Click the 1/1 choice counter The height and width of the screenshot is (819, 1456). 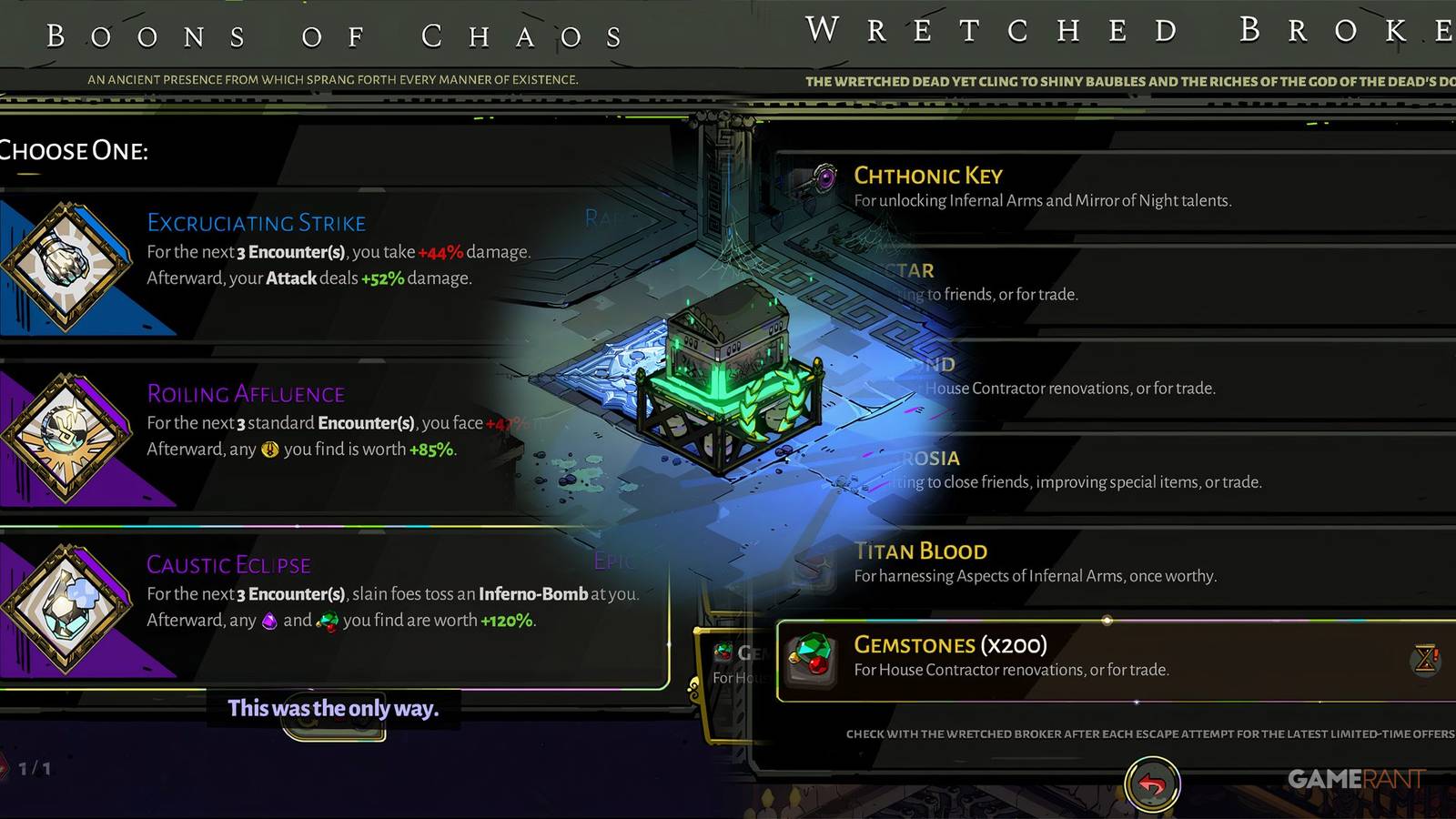coord(35,767)
